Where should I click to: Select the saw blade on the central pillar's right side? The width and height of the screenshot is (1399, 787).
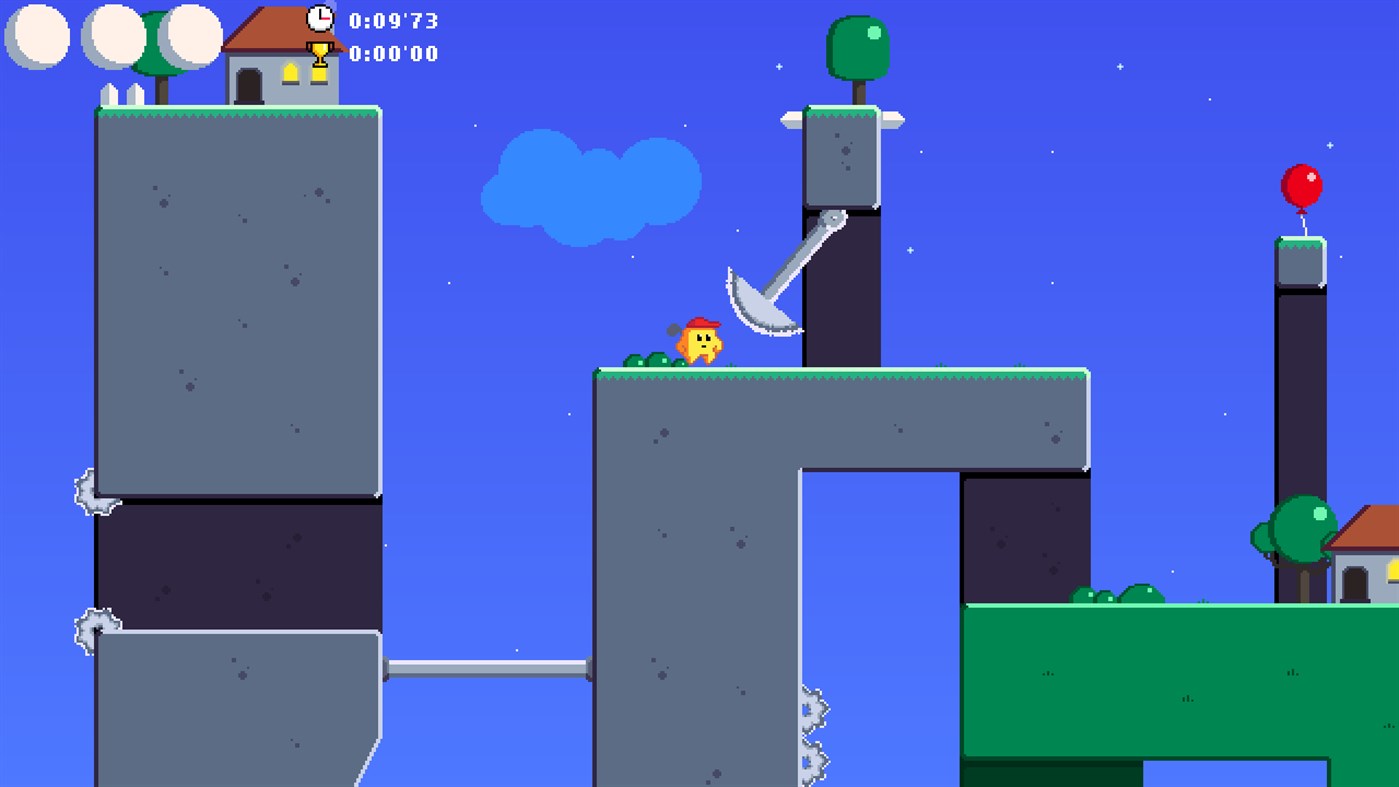813,707
